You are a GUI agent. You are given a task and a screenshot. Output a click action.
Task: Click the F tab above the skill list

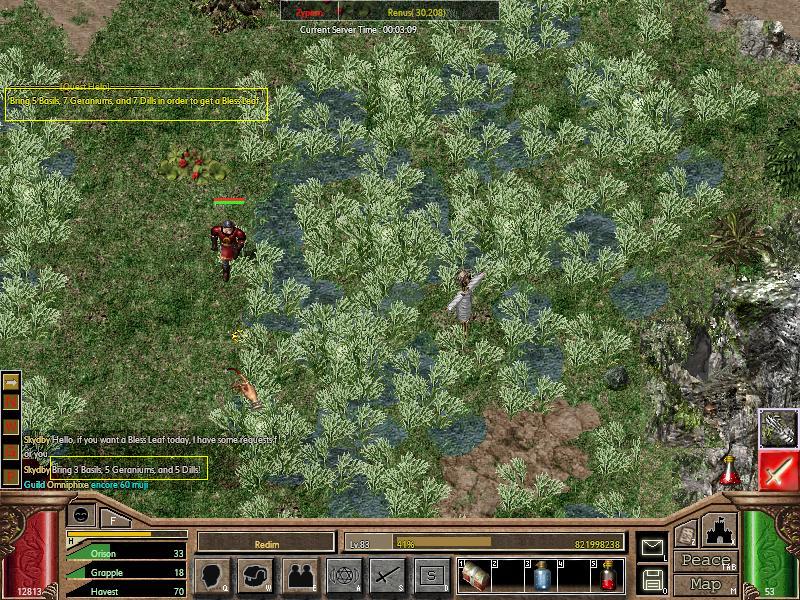(x=114, y=518)
